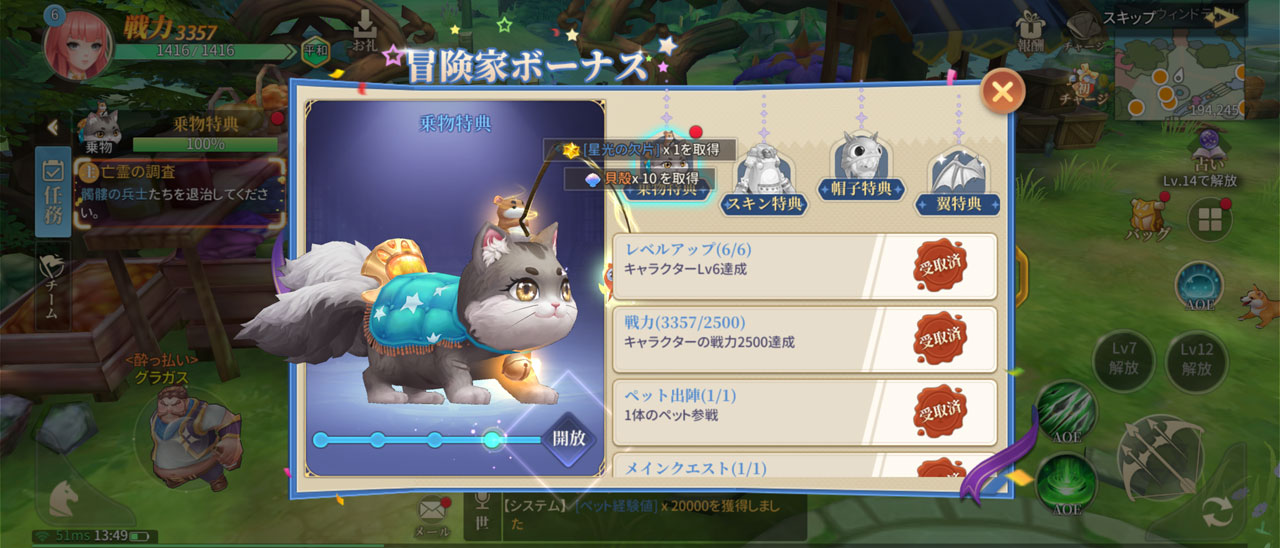The image size is (1280, 548).
Task: Open the チーム tab
Action: (53, 284)
